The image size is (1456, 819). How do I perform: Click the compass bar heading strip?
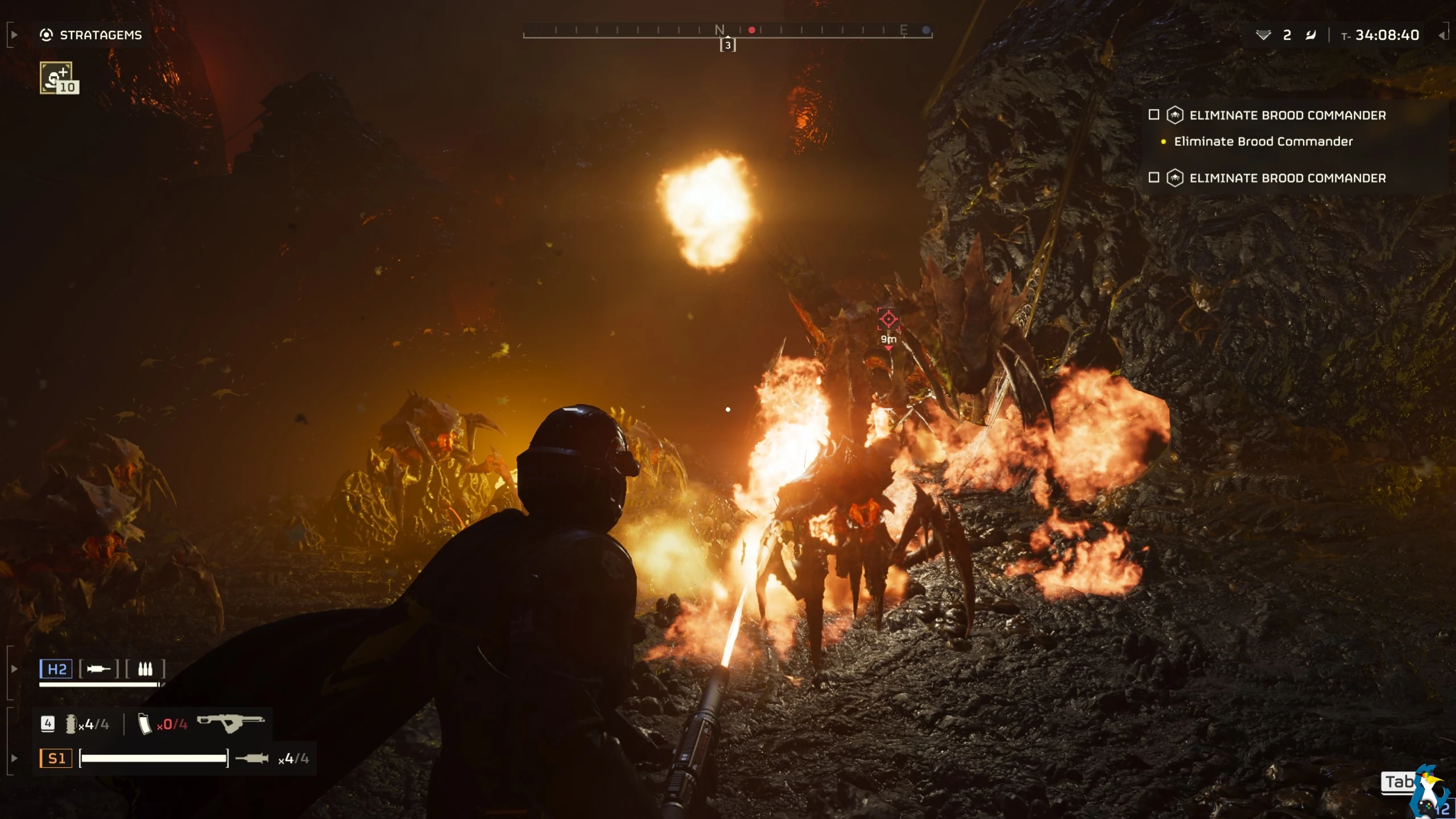[727, 30]
